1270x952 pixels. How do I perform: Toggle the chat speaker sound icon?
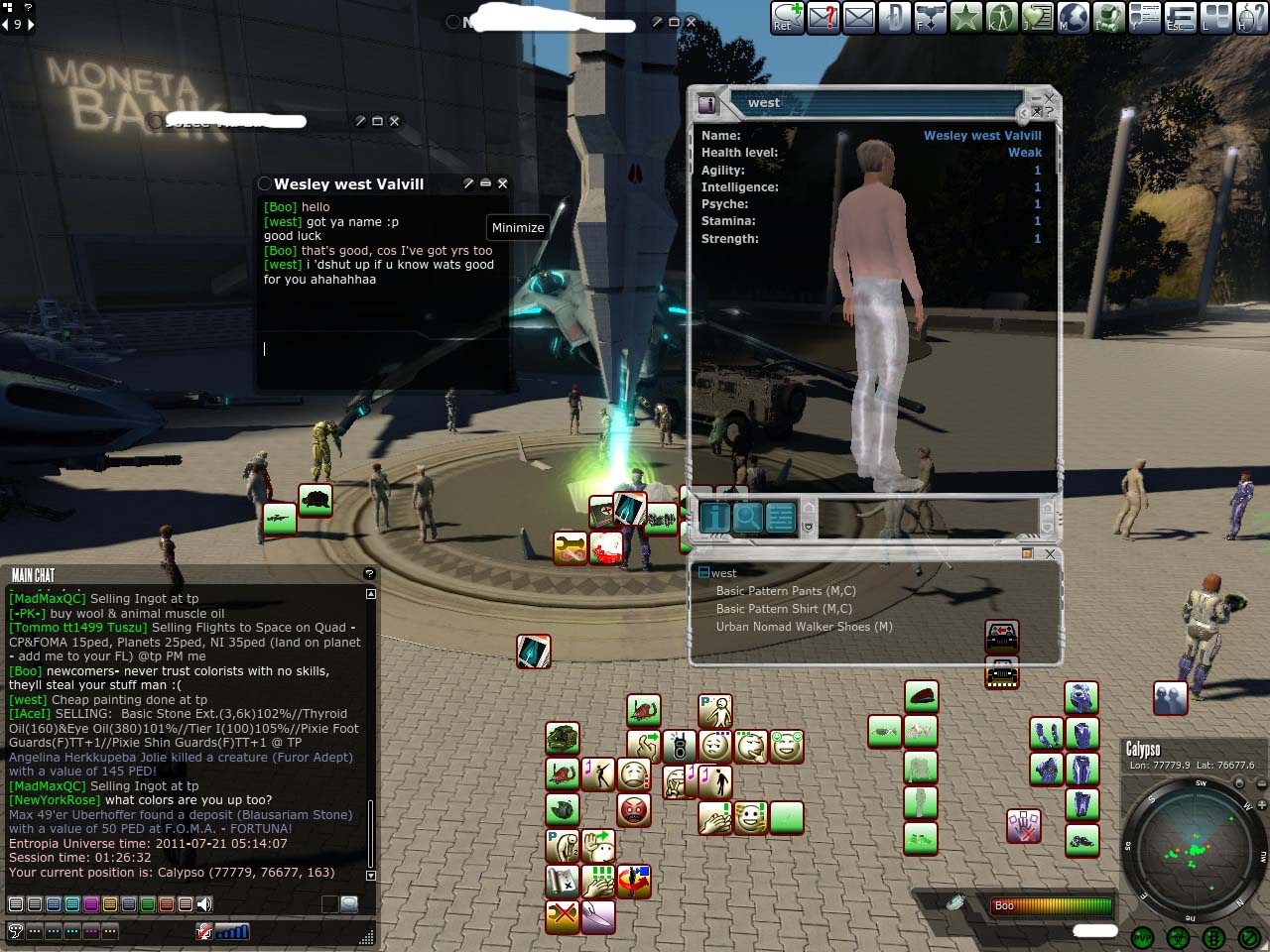[204, 904]
